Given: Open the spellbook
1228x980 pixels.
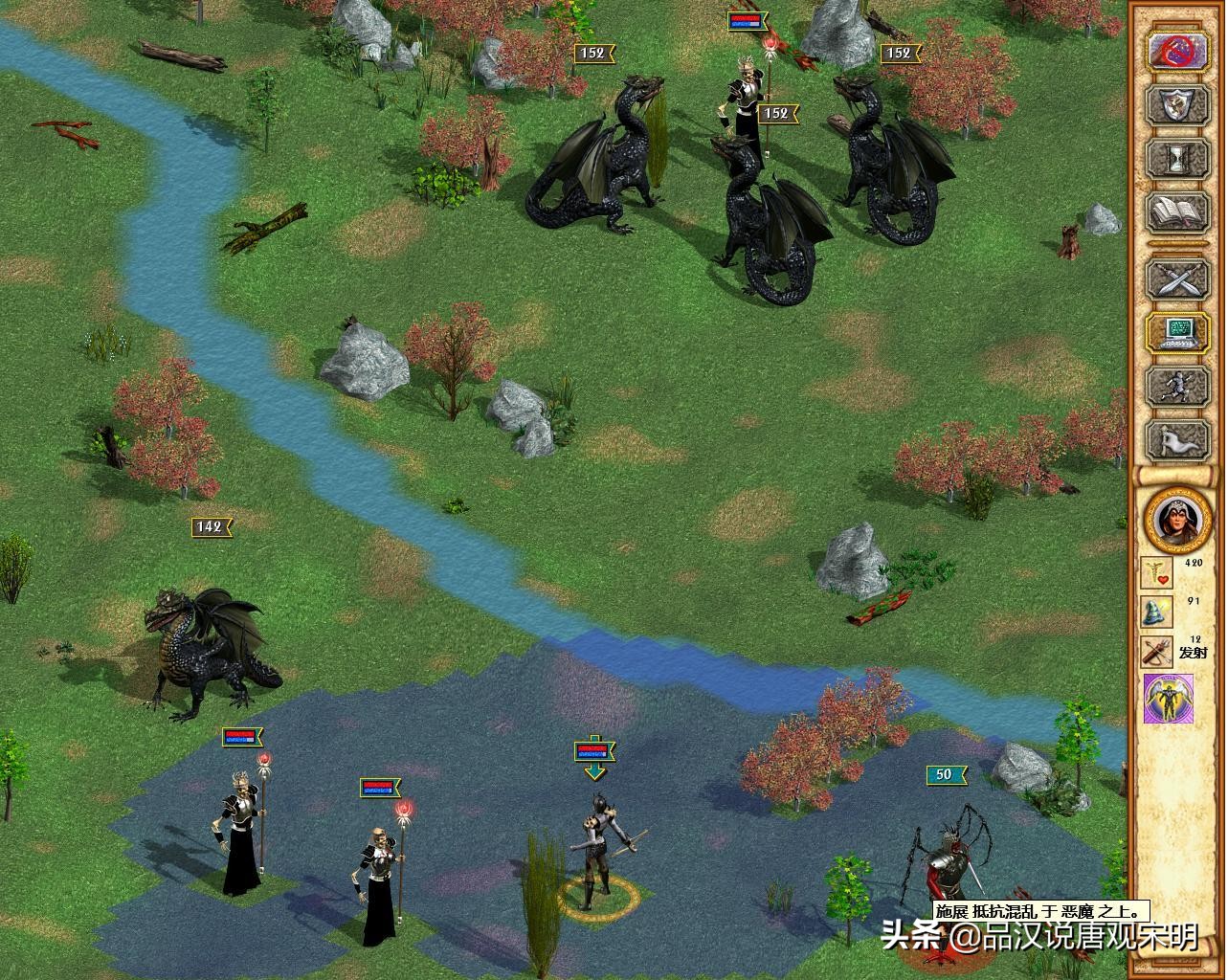Looking at the screenshot, I should click(x=1176, y=212).
